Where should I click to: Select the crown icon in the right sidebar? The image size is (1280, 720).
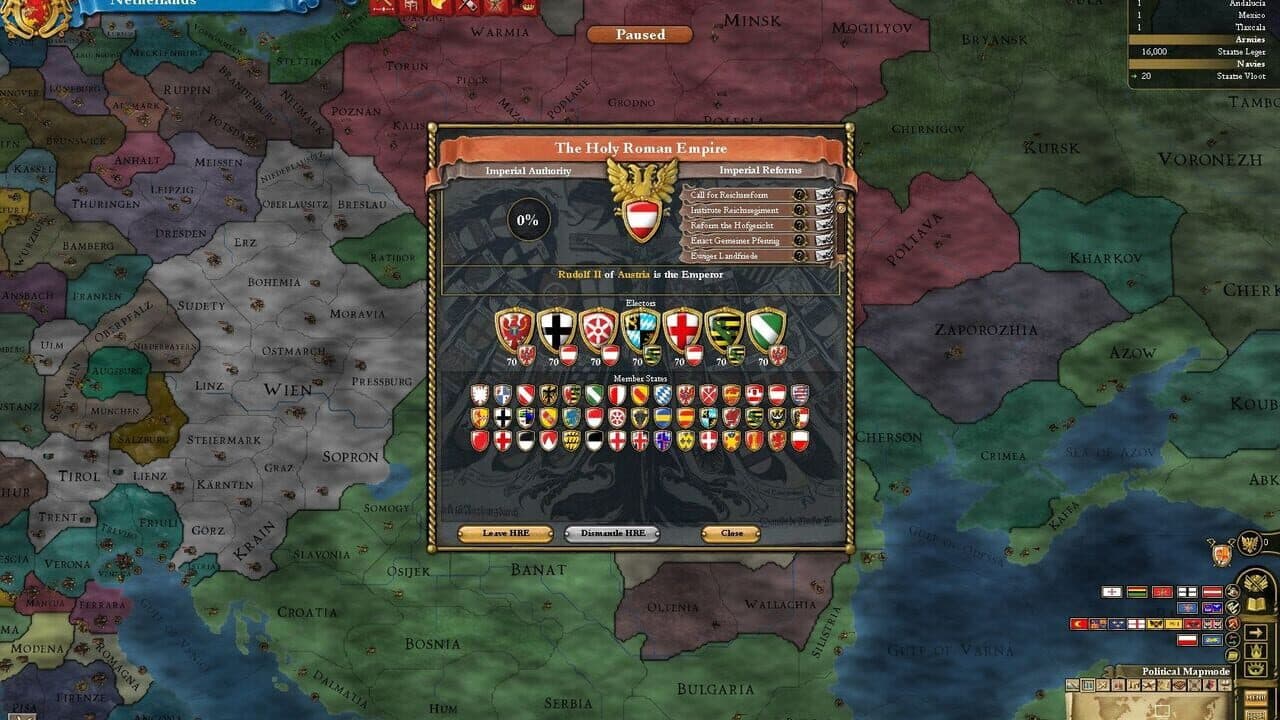[x=1255, y=650]
